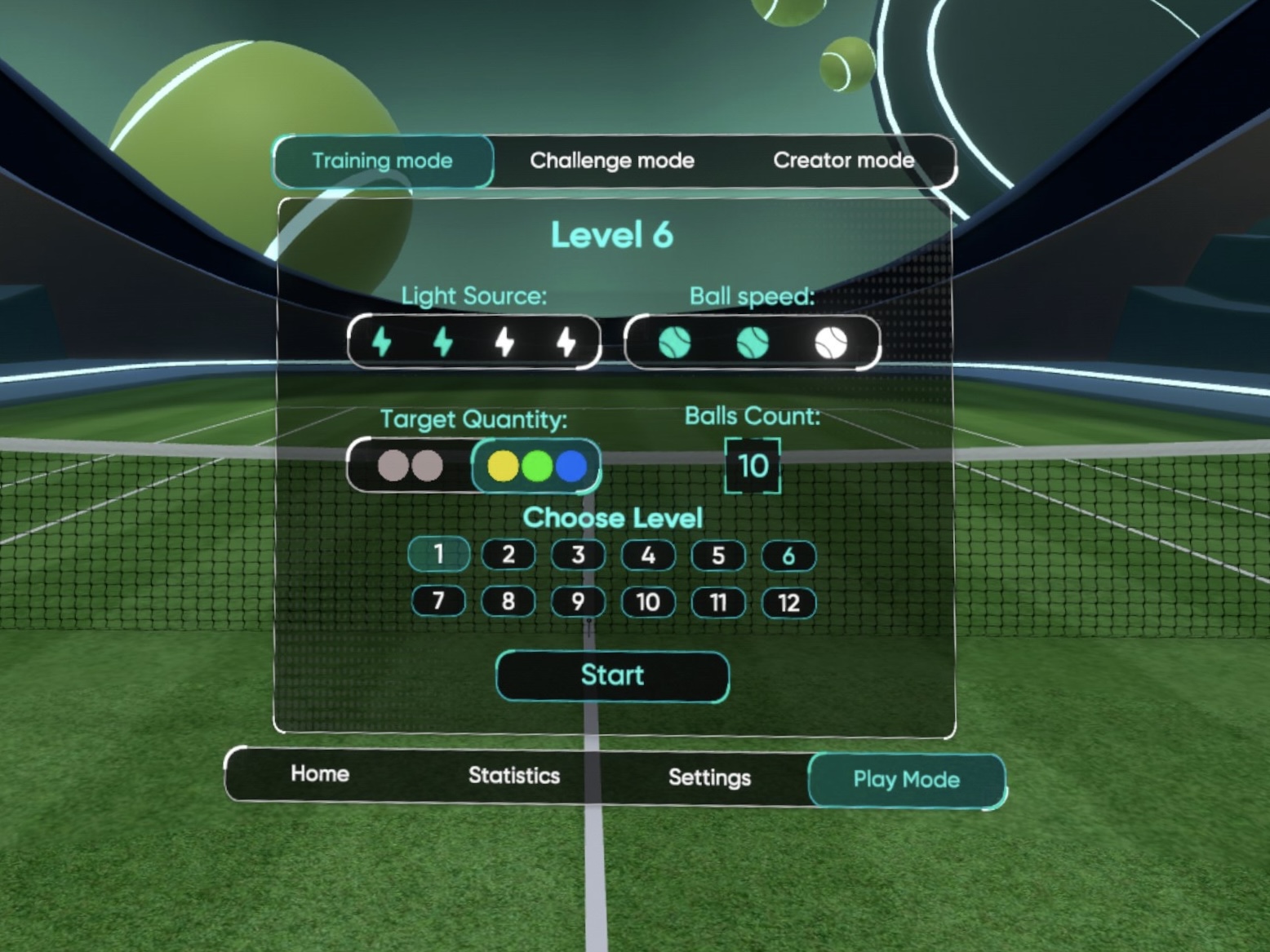Open the Settings menu
Image resolution: width=1270 pixels, height=952 pixels.
coord(709,777)
